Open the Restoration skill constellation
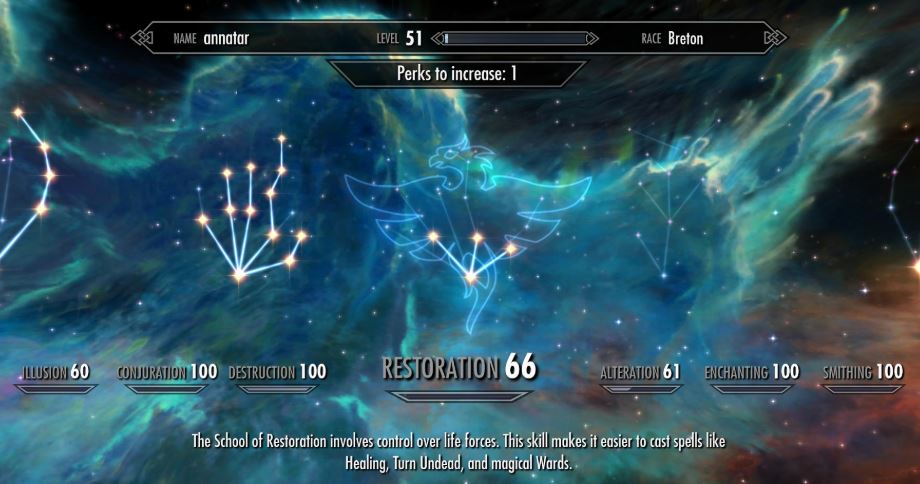 pyautogui.click(x=459, y=368)
